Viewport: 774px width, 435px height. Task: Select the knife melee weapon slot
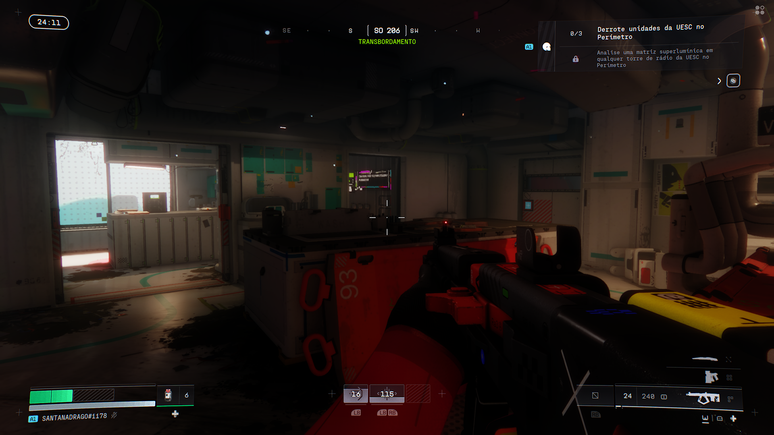pyautogui.click(x=704, y=359)
